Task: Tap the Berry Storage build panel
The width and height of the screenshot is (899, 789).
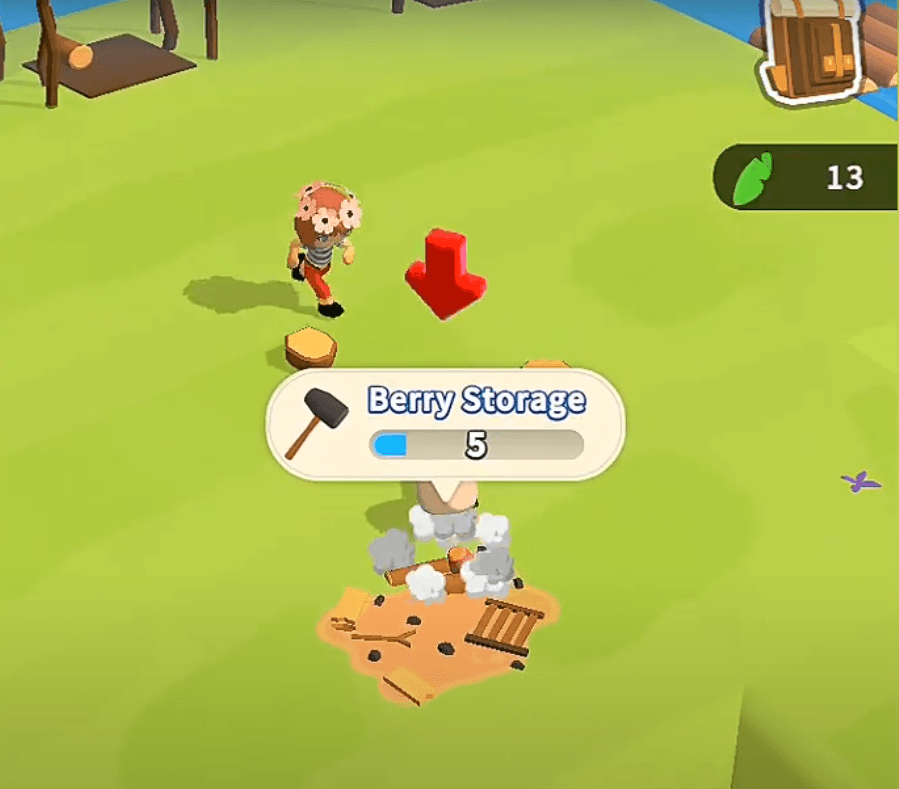Action: click(445, 425)
